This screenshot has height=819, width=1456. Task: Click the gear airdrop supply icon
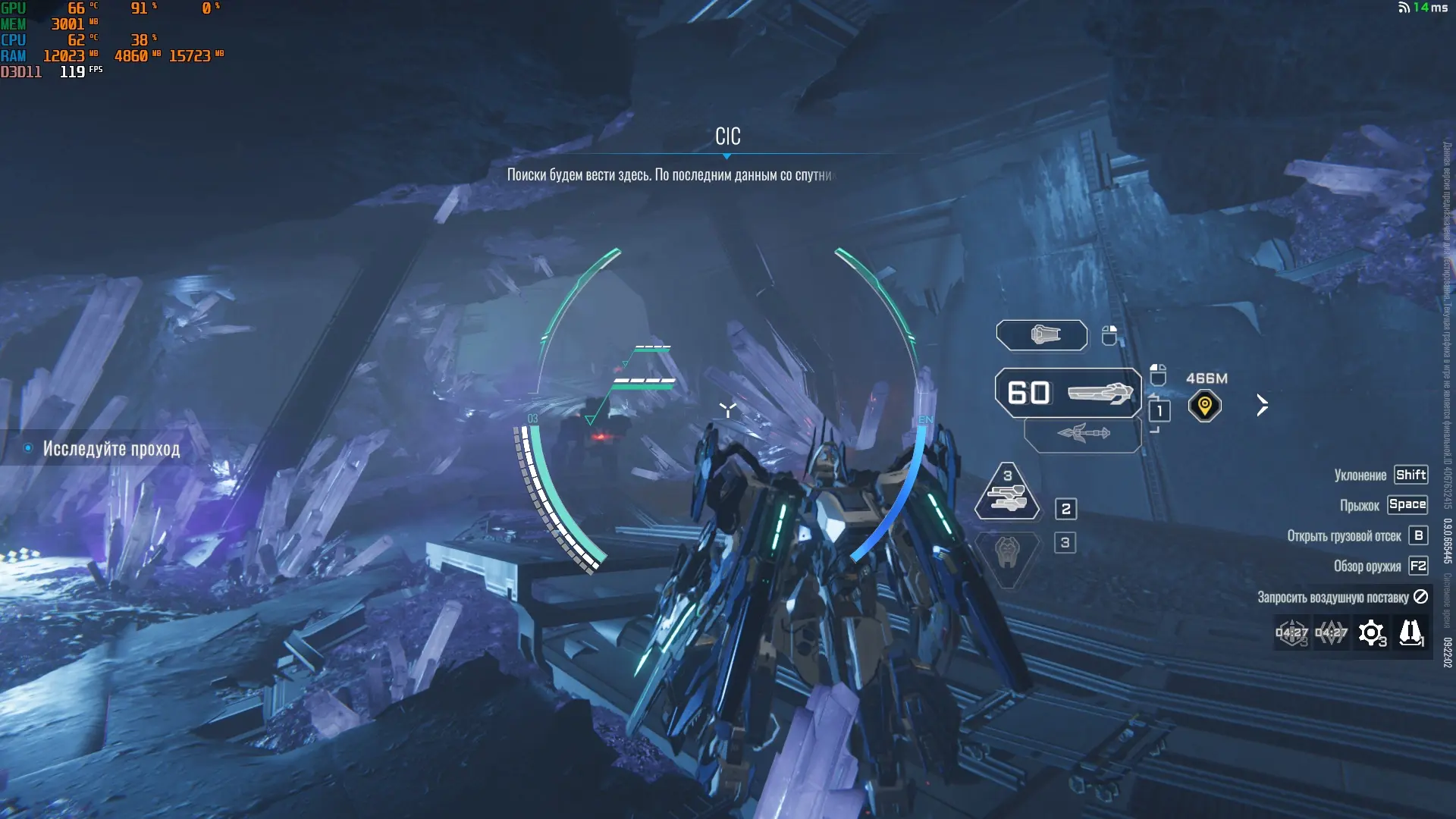[x=1371, y=633]
